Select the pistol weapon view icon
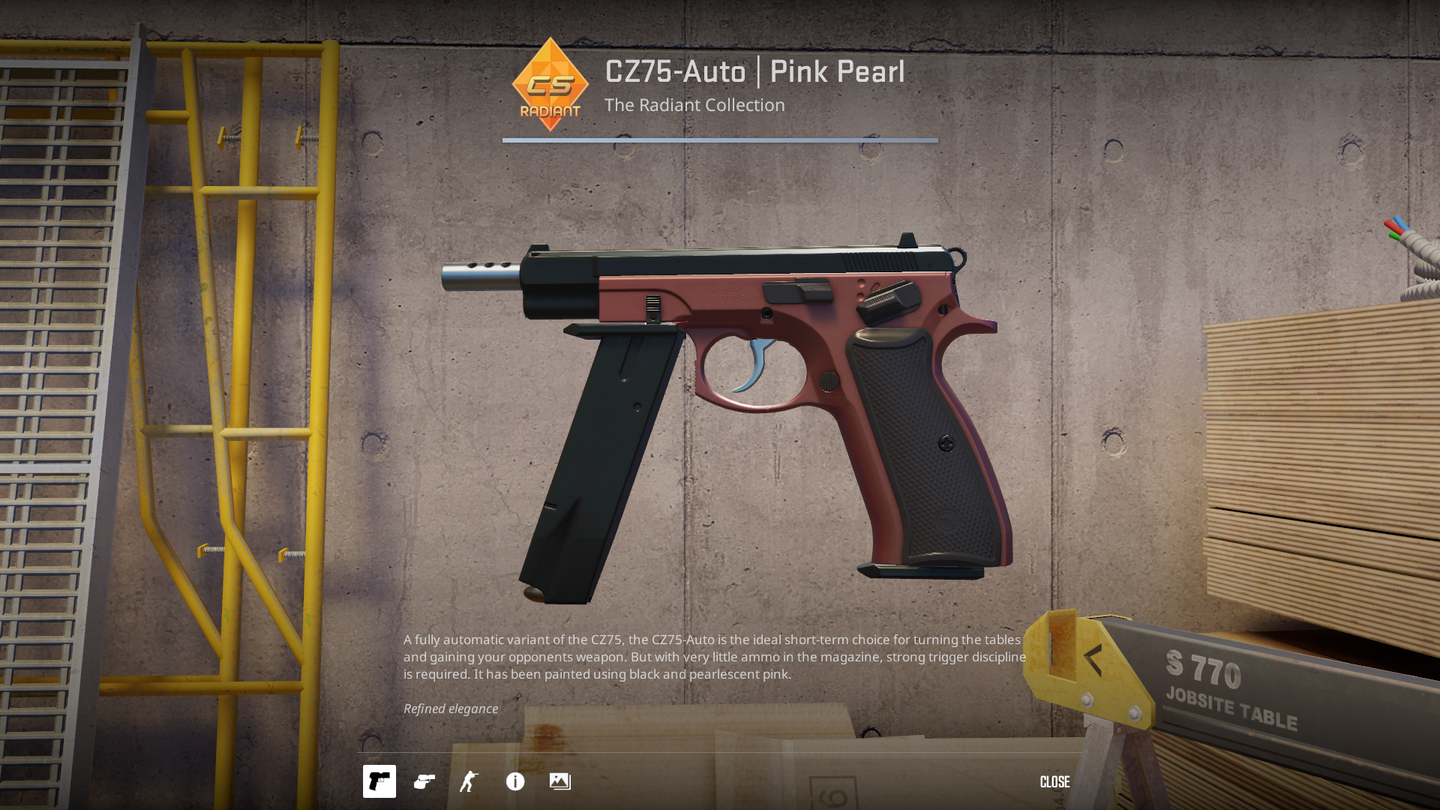1440x810 pixels. 379,781
